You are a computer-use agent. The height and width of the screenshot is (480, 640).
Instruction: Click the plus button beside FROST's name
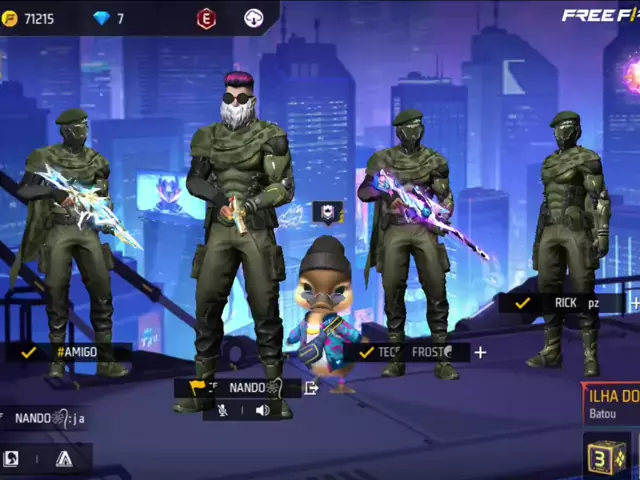(x=481, y=352)
